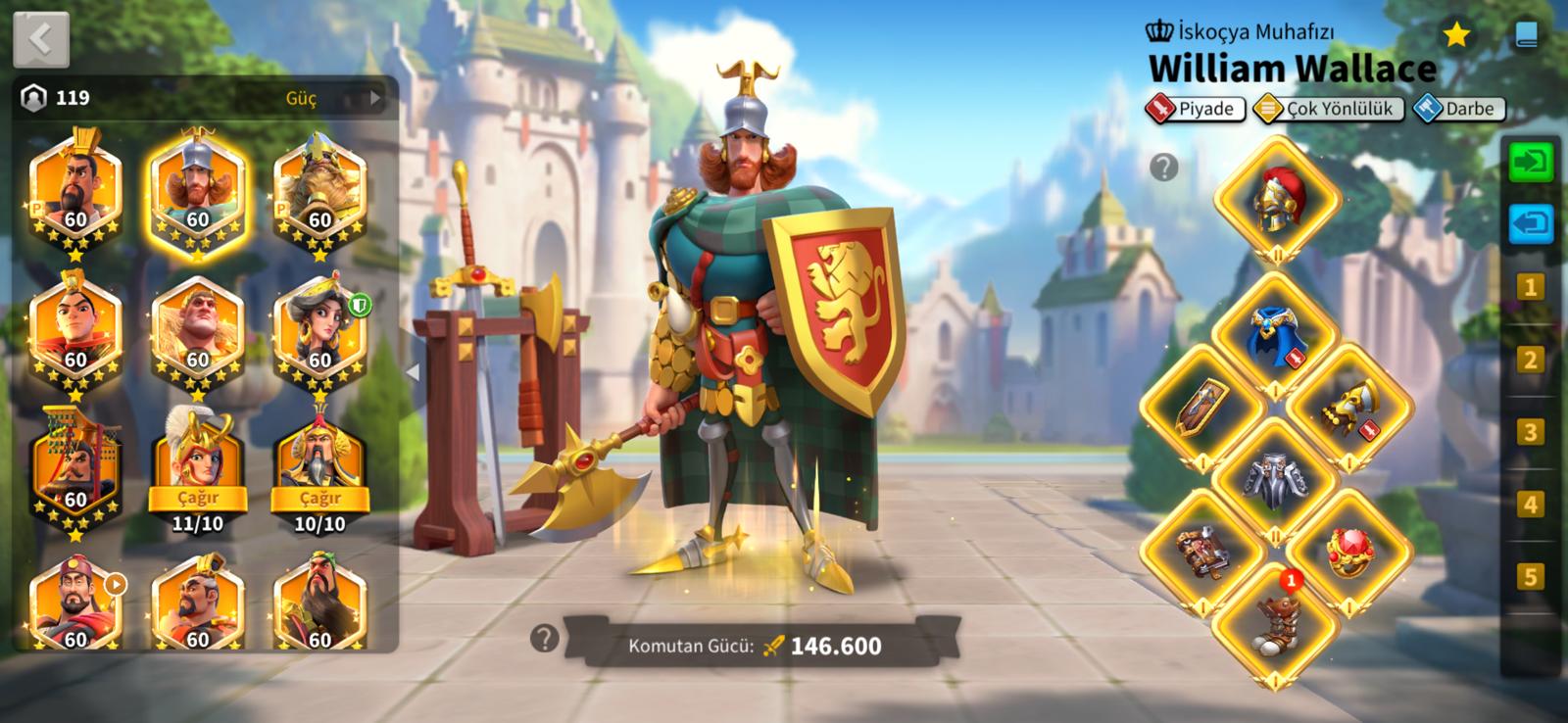Select the red gem ring accessory slot
1568x723 pixels.
tap(1348, 553)
